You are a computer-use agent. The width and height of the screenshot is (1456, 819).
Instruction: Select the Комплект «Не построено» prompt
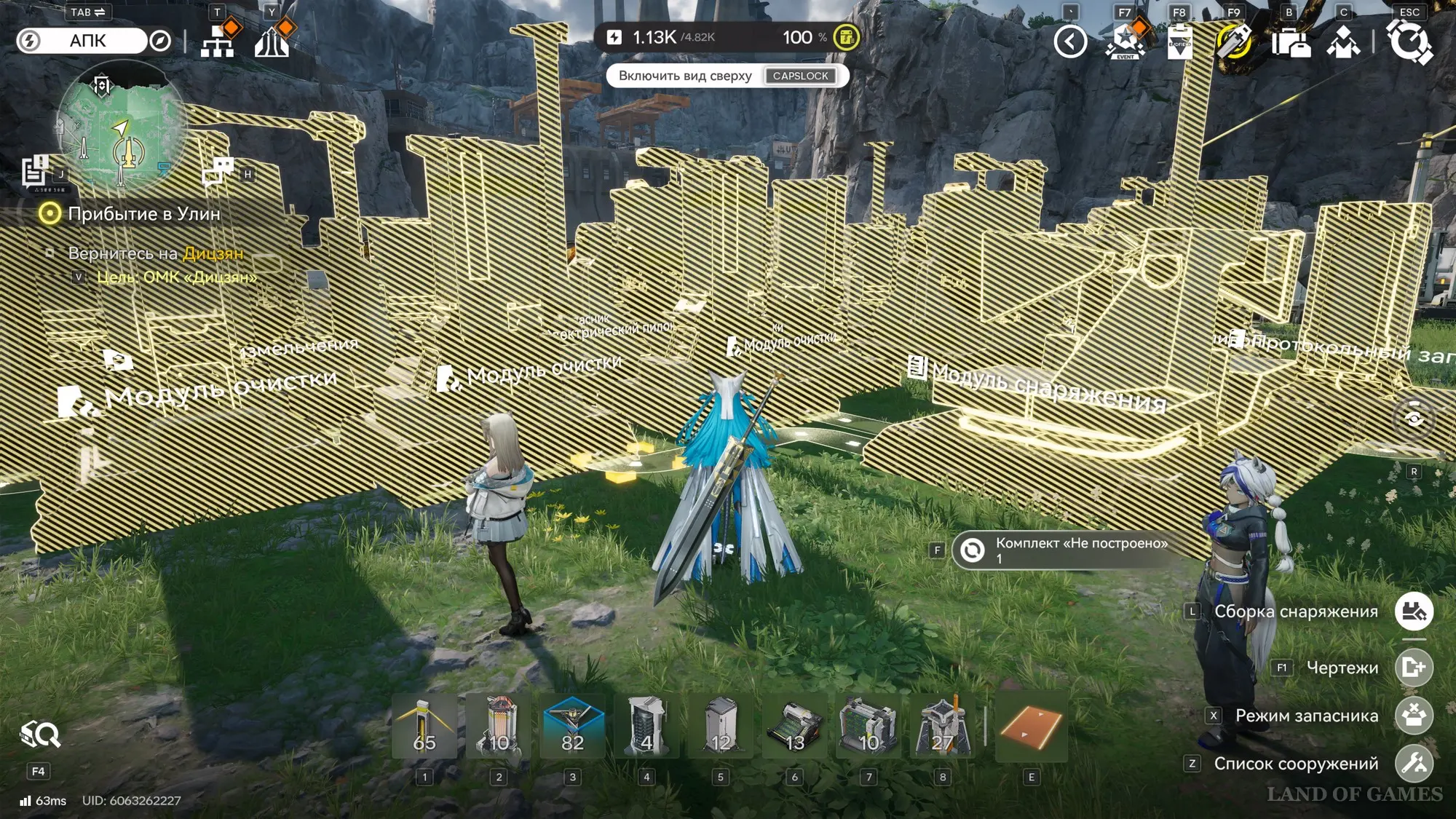coord(1070,550)
